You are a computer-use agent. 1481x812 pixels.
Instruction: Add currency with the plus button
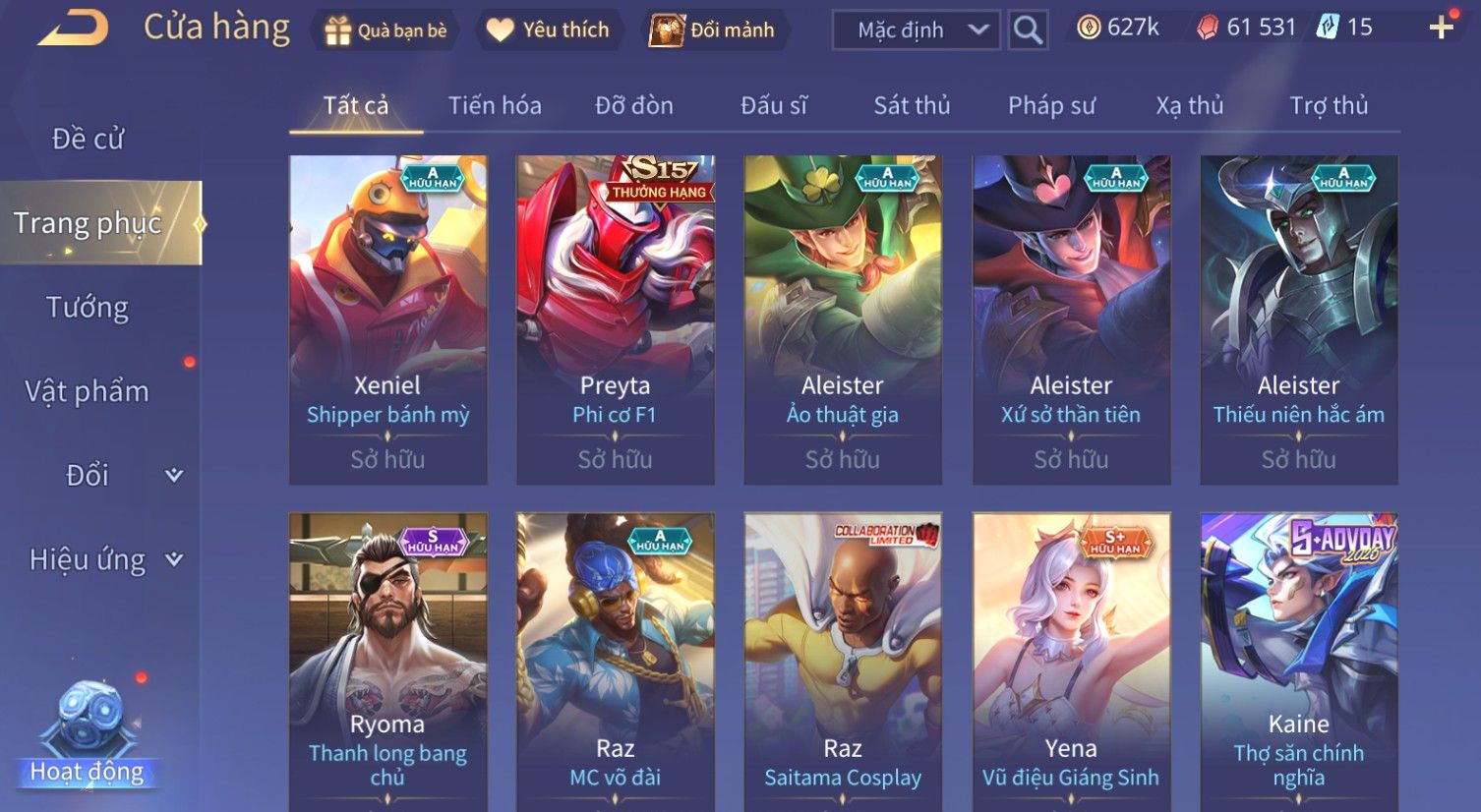[x=1441, y=28]
